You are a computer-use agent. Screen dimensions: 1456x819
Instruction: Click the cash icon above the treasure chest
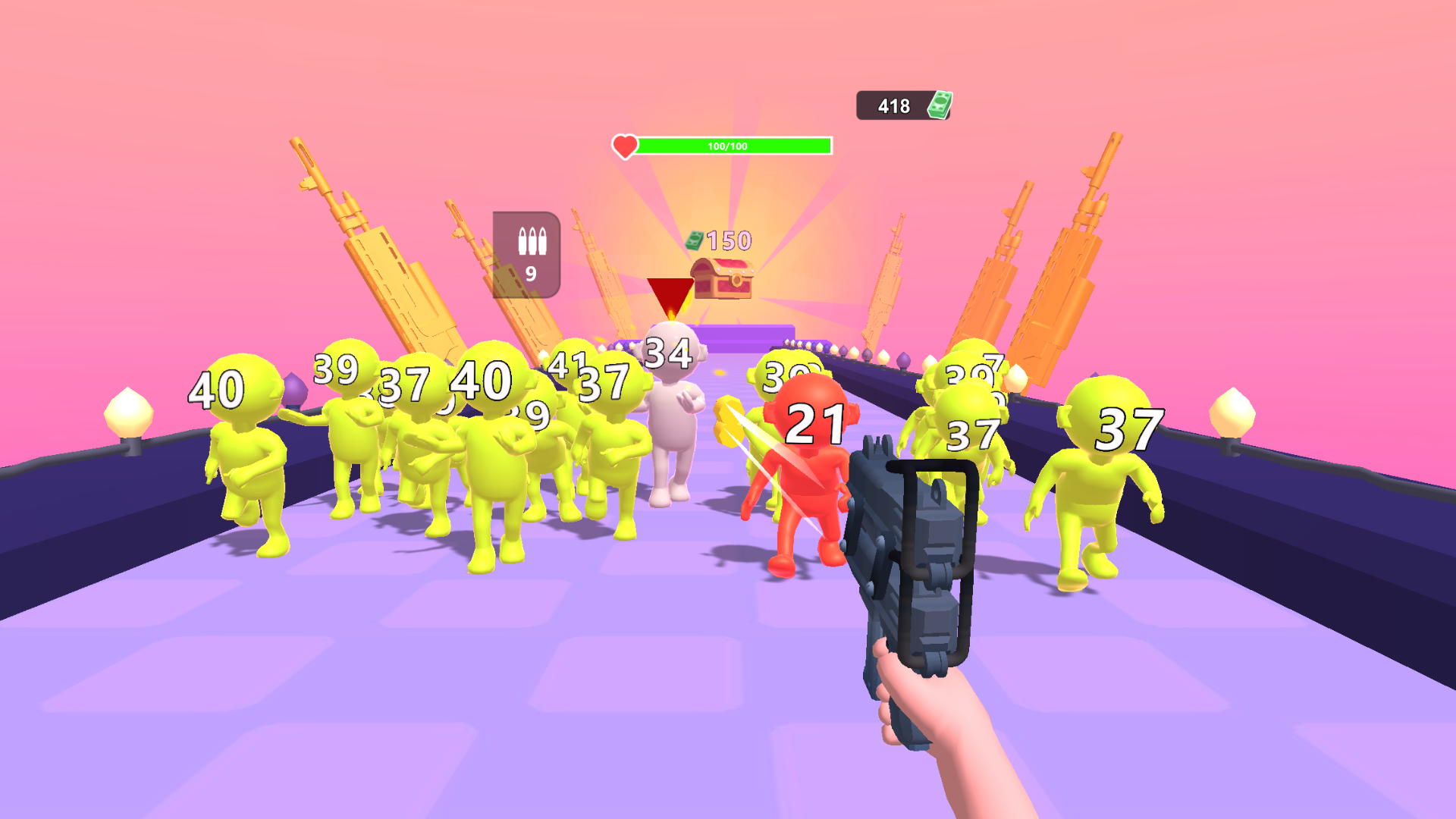coord(695,240)
